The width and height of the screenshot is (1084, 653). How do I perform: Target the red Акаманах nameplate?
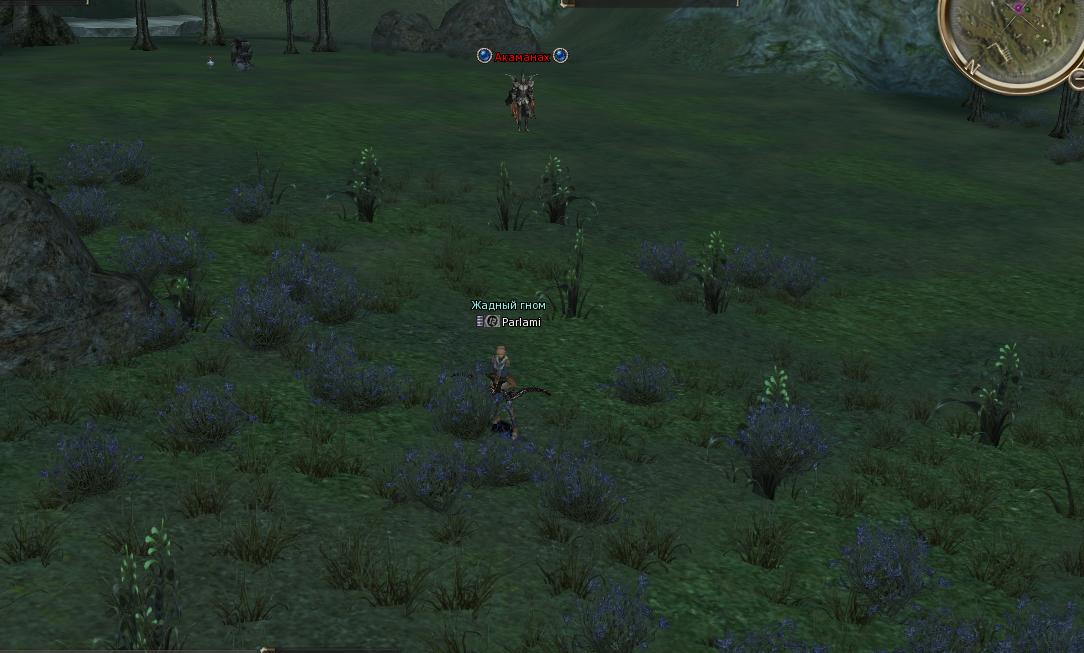(522, 57)
